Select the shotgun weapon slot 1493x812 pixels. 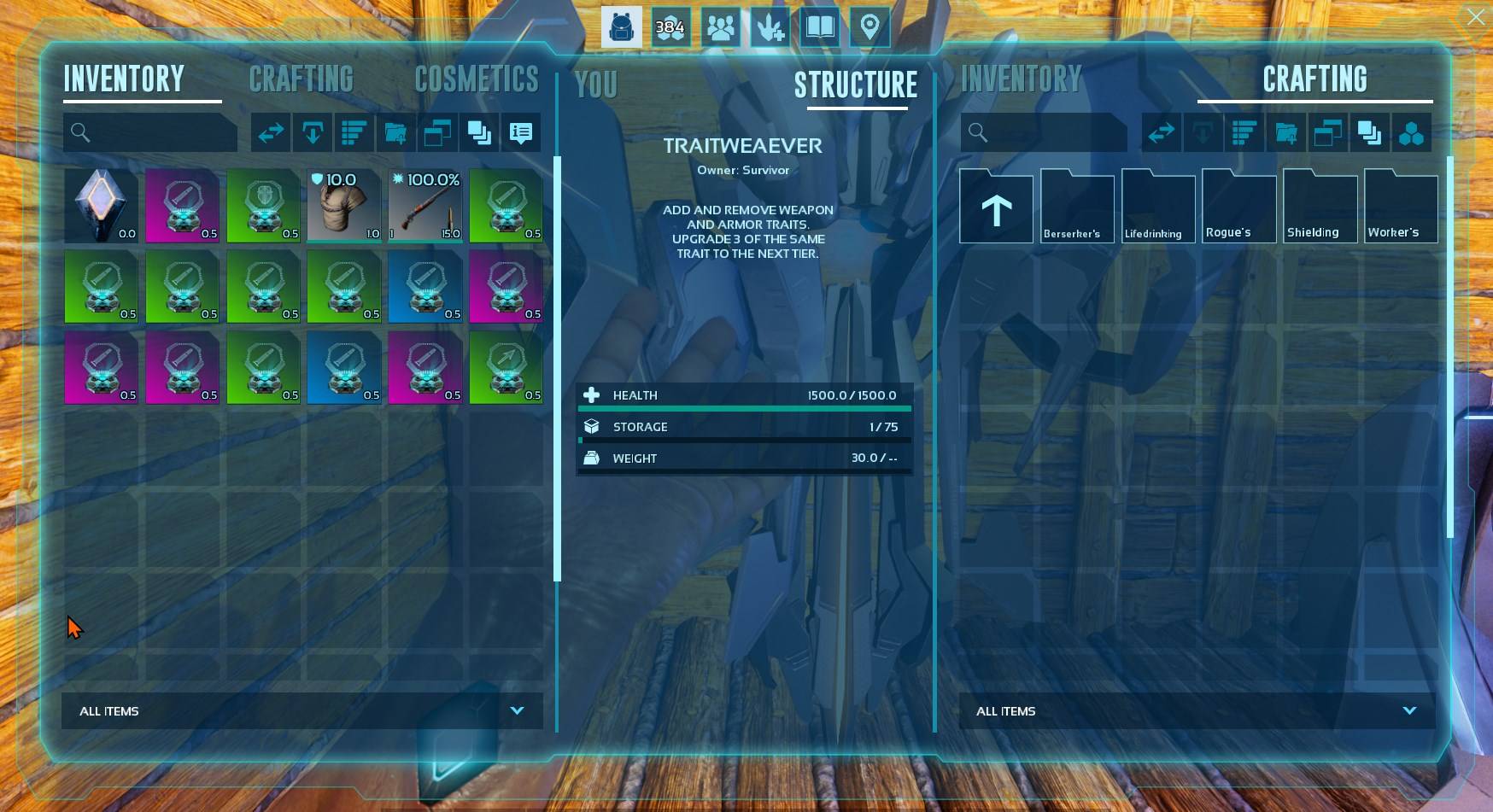point(425,206)
